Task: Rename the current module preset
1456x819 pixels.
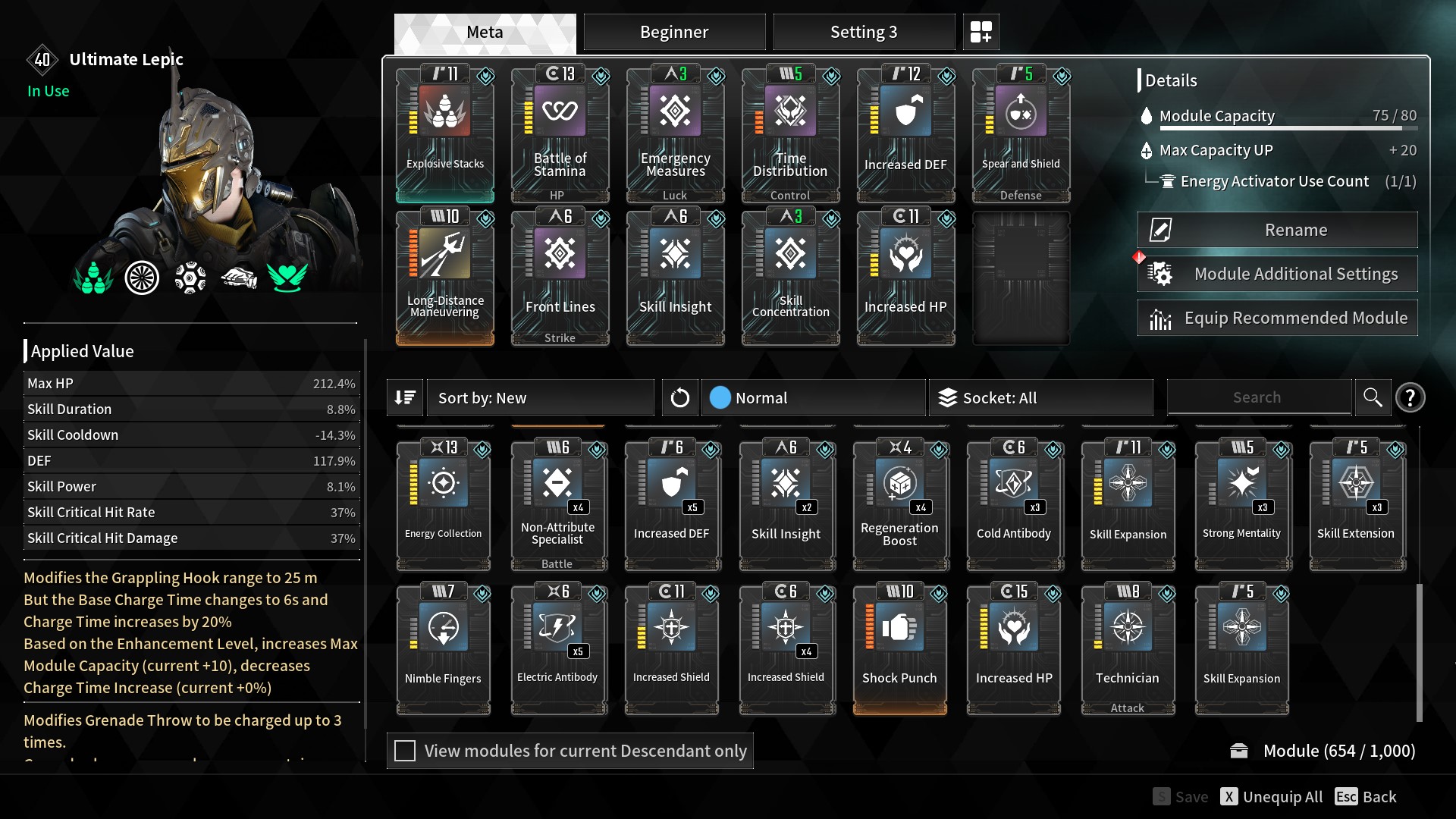Action: (1277, 230)
